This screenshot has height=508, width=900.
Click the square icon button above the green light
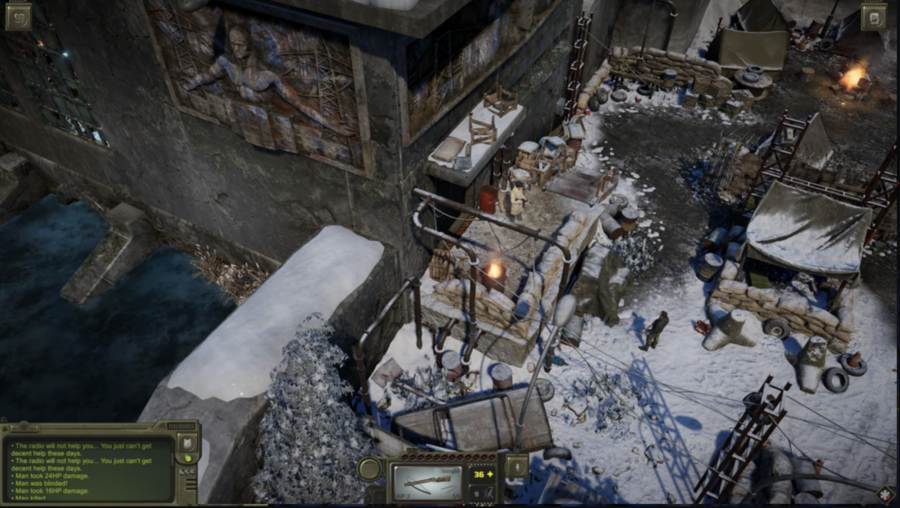[x=187, y=441]
